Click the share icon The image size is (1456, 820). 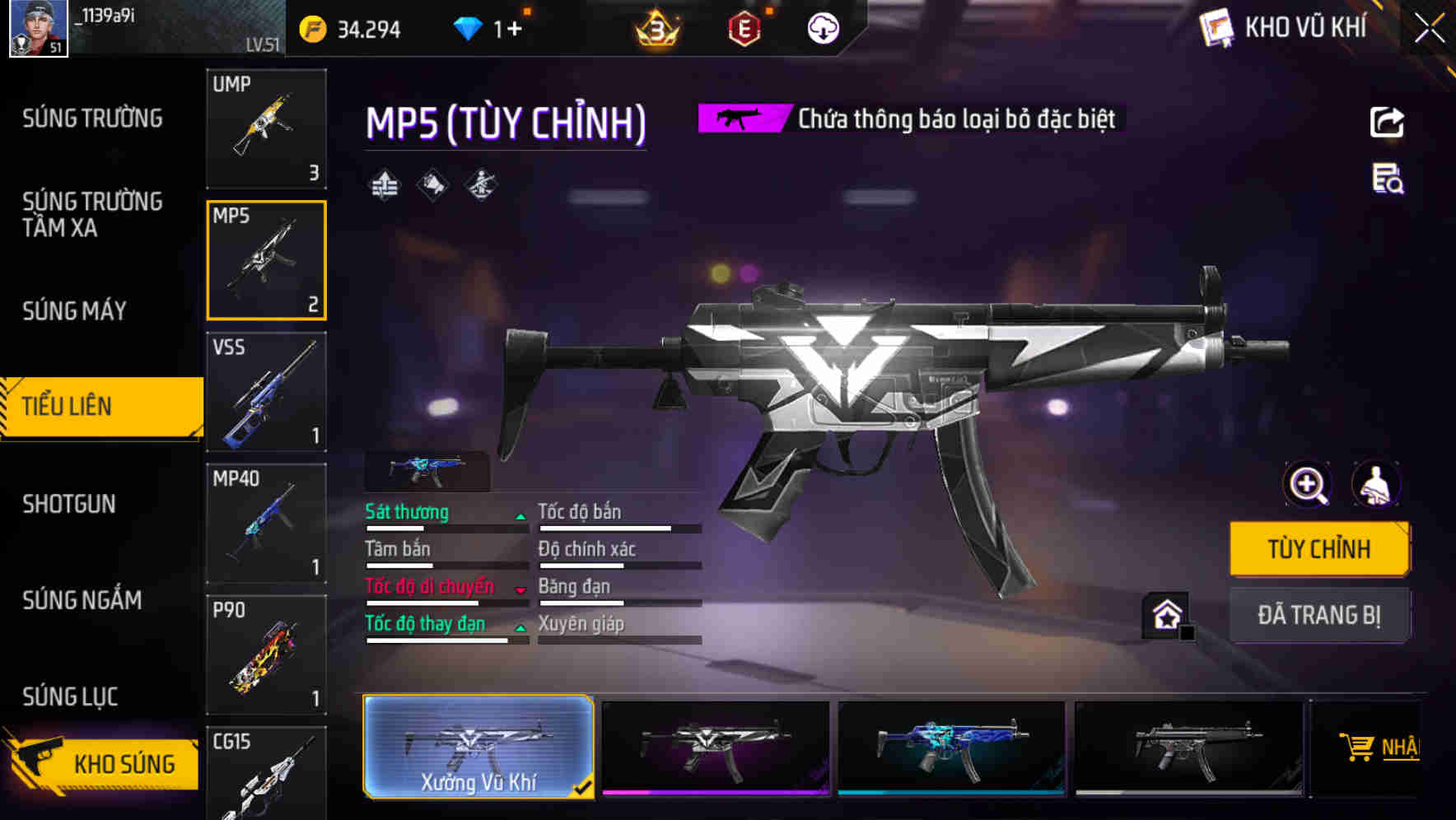(x=1387, y=122)
